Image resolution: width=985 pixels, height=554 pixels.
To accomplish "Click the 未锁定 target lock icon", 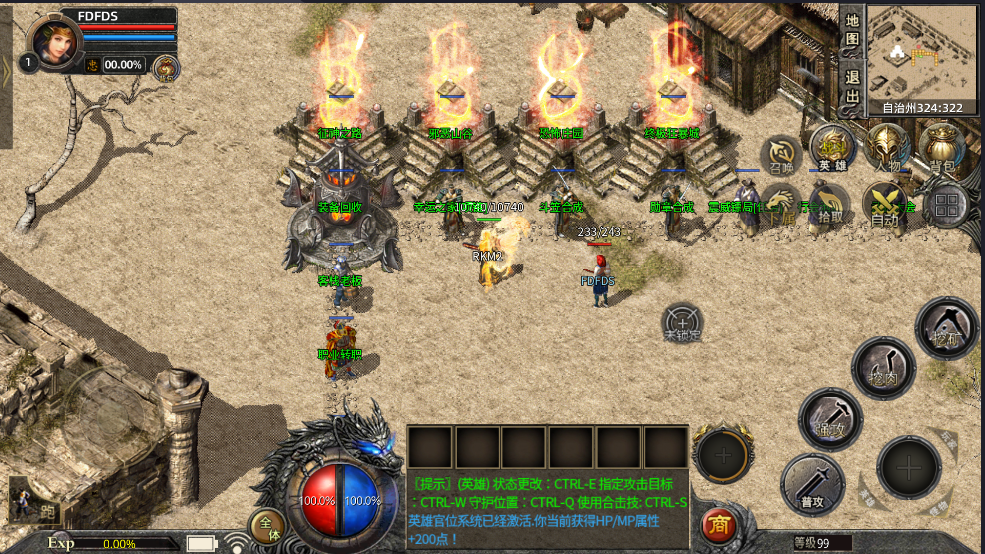I will coord(683,323).
